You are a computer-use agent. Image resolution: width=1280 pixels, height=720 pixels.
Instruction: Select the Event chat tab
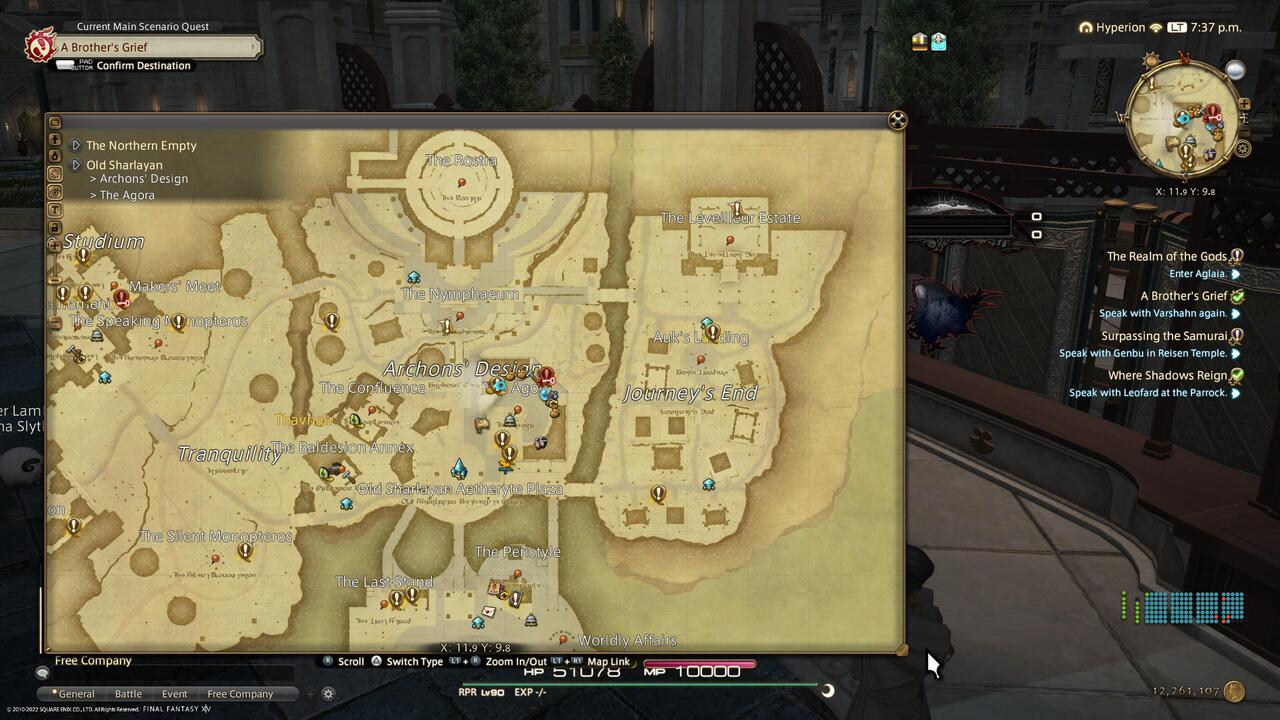coord(174,693)
